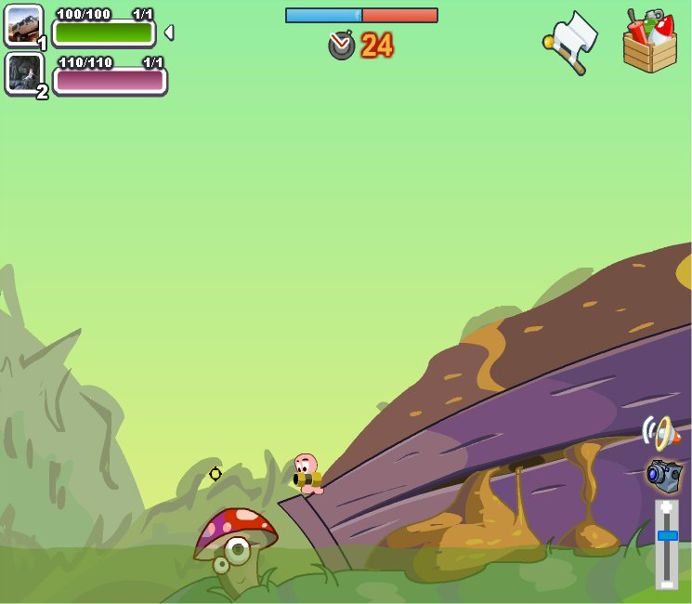Select player 2's portrait thumbnail

click(x=23, y=73)
